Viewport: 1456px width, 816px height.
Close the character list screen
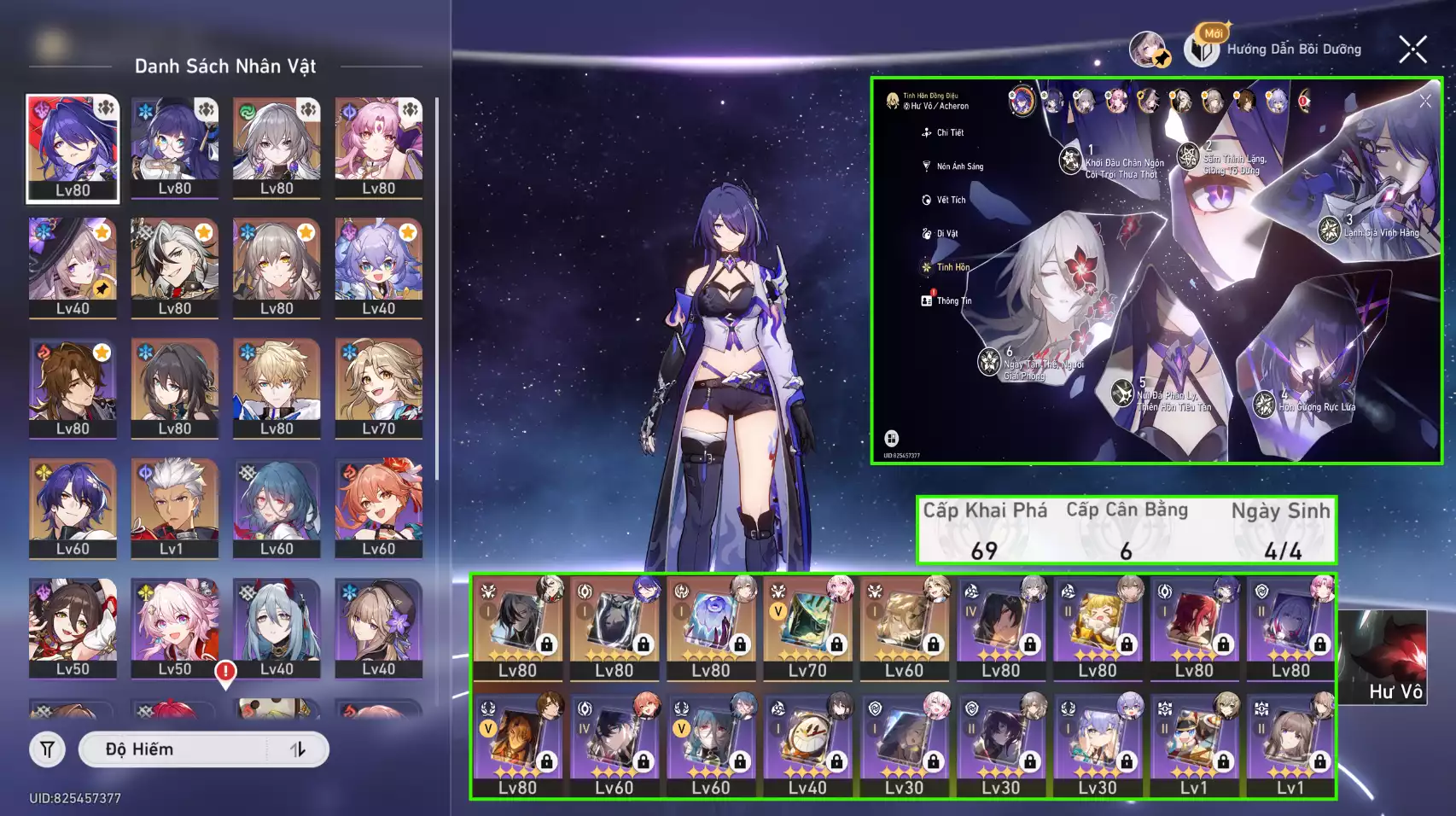[x=1412, y=50]
